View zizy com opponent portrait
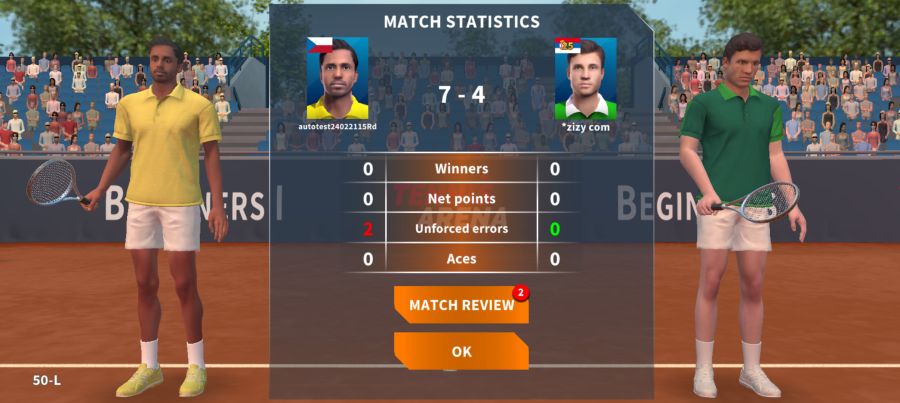 586,80
